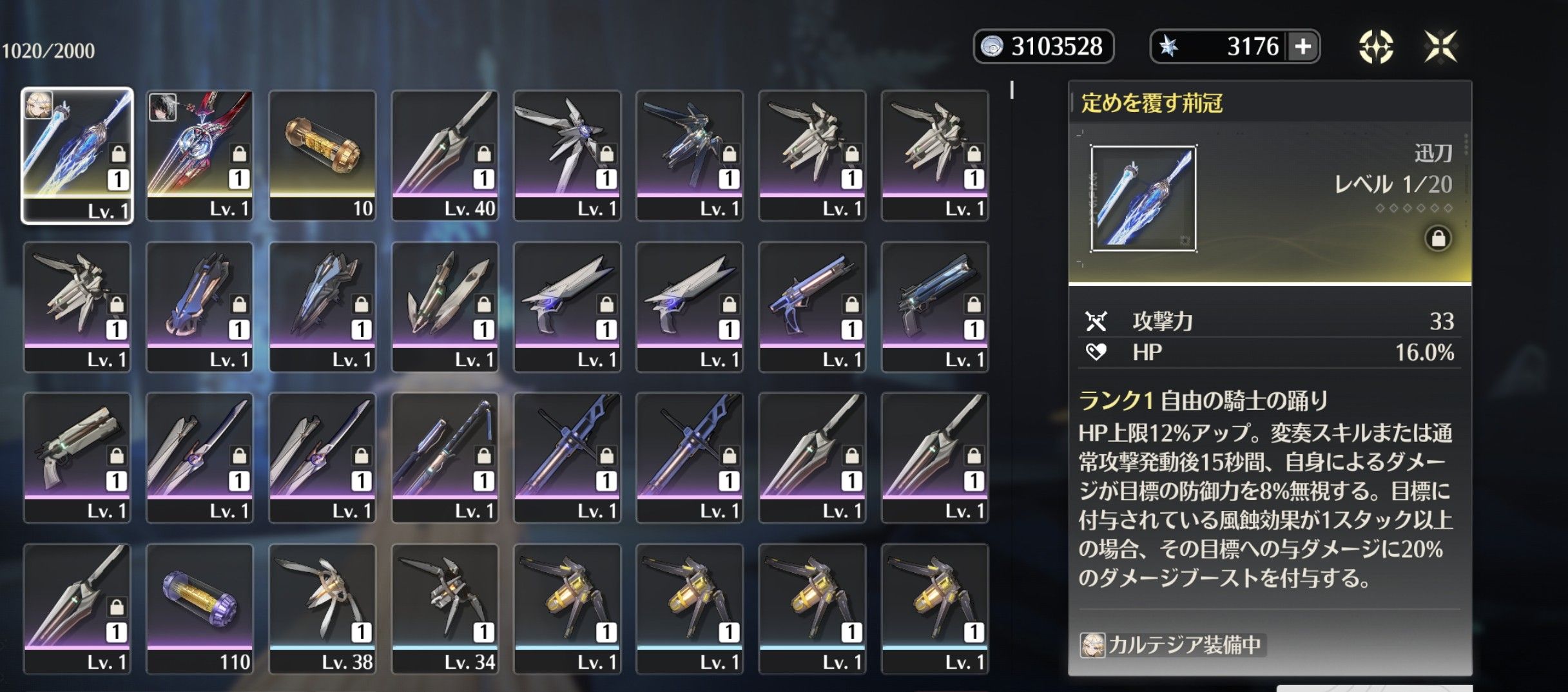This screenshot has height=692, width=1568.
Task: Toggle the lock on the selected weapon
Action: tap(1438, 238)
